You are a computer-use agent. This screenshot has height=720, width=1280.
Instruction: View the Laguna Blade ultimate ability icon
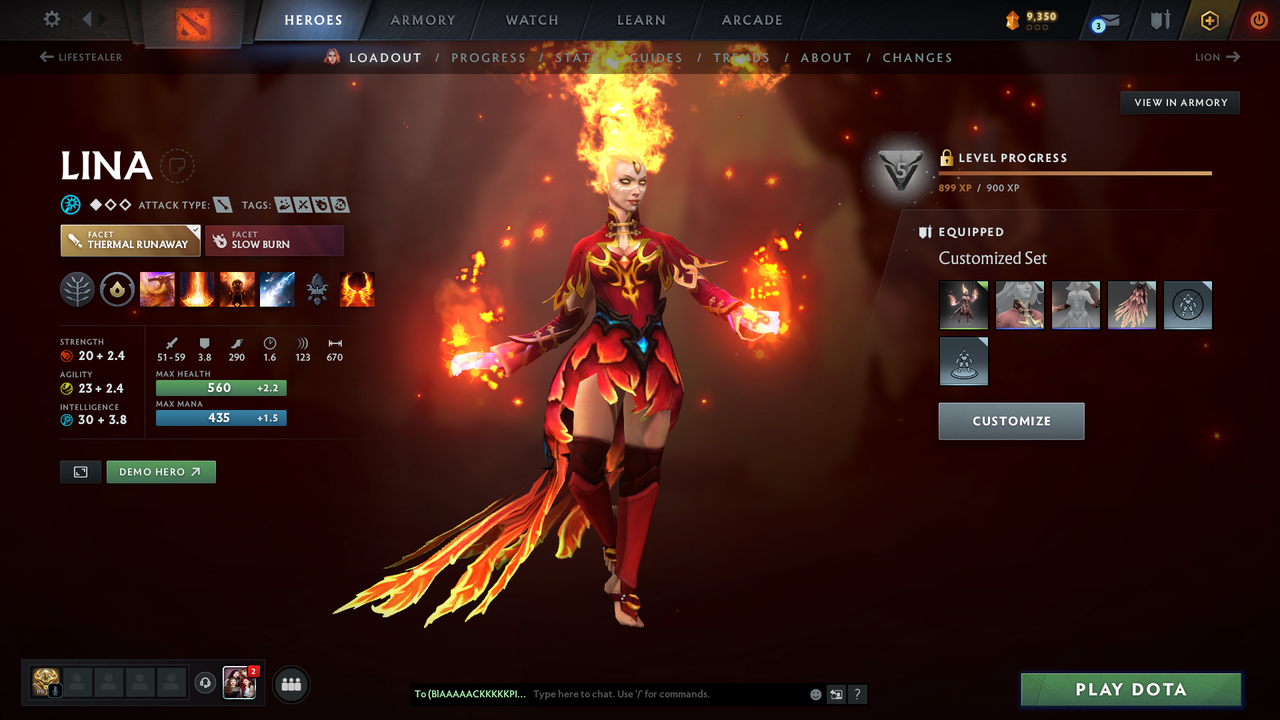[277, 289]
